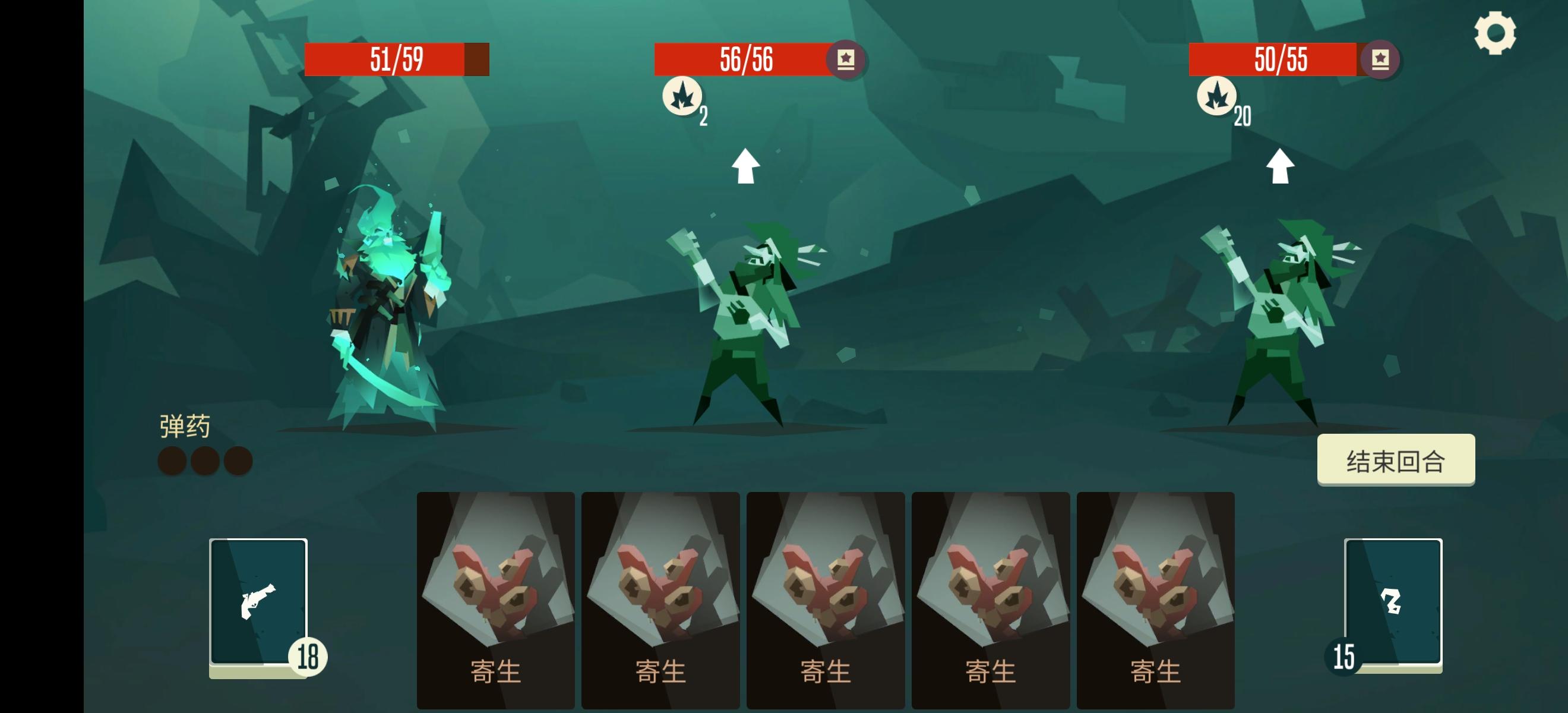Click the first ammo dot under 弹药
1568x713 pixels.
[x=170, y=460]
